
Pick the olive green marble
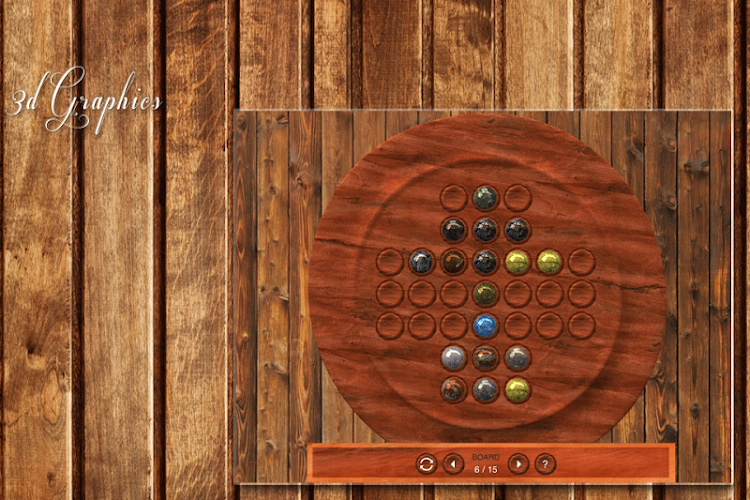point(485,293)
